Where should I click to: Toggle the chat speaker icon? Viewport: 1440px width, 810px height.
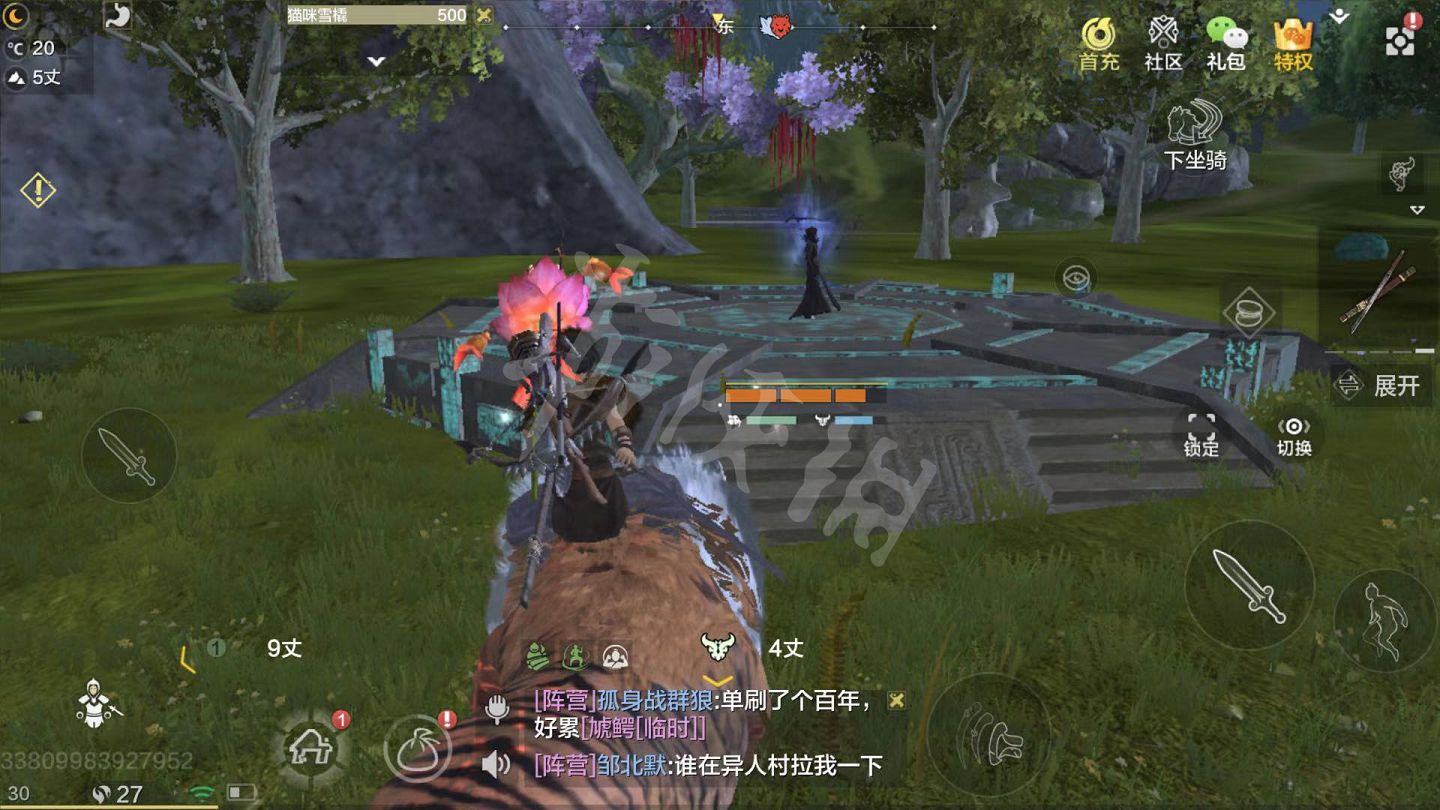pos(496,766)
